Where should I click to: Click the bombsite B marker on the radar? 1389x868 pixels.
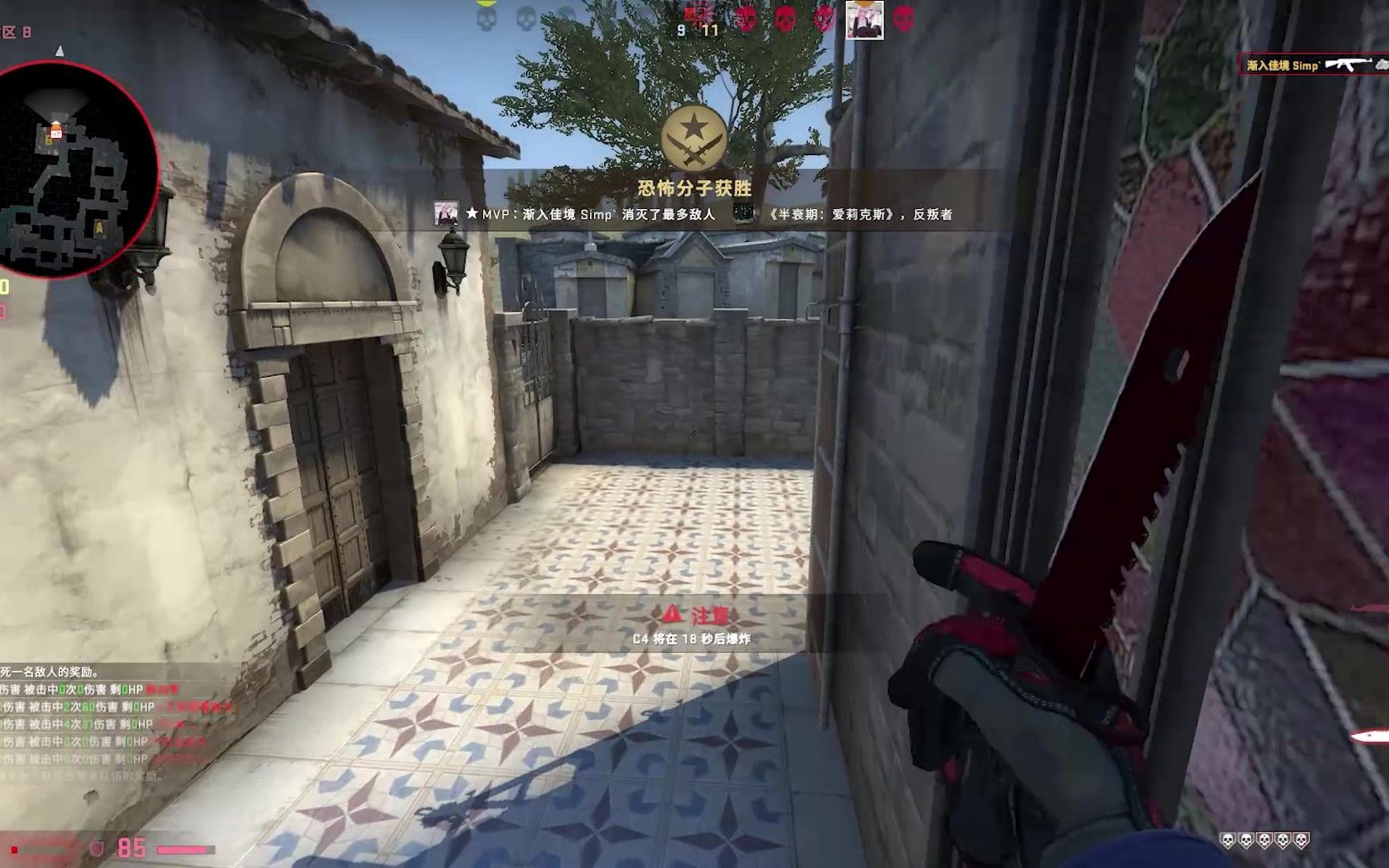point(50,139)
